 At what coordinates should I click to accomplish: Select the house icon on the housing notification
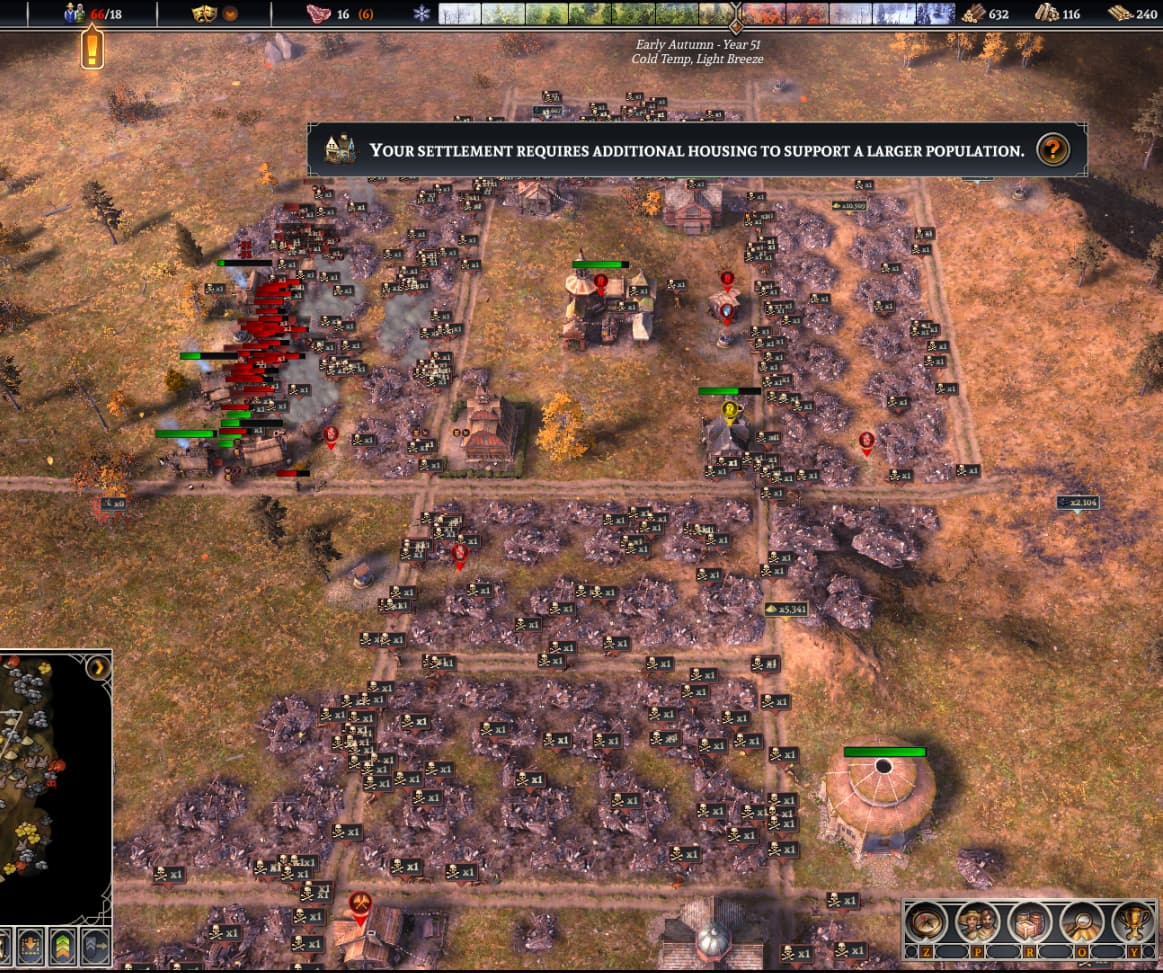click(340, 150)
